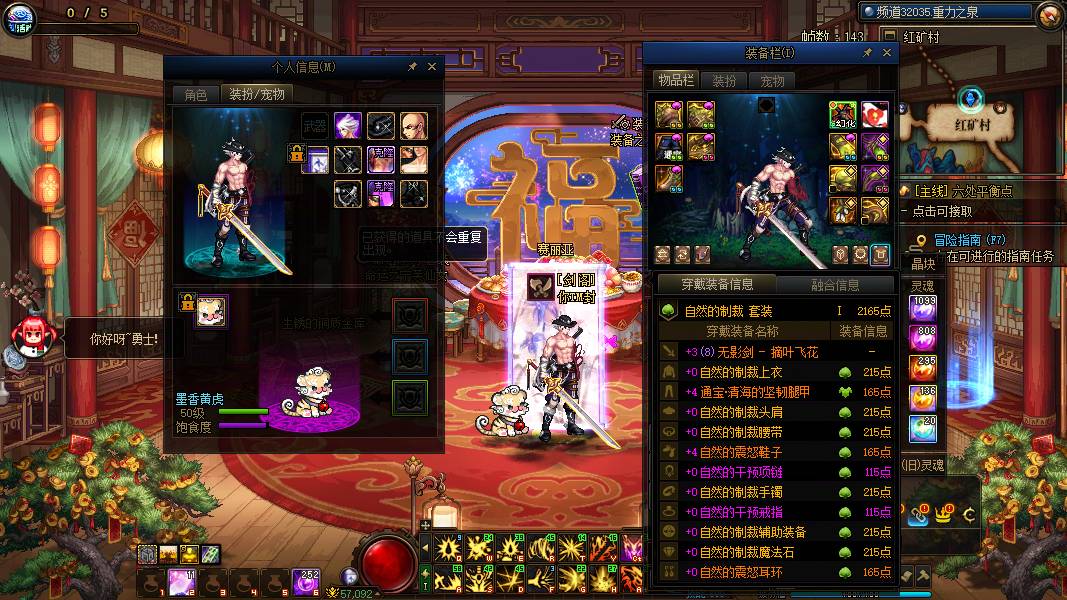This screenshot has height=600, width=1067.
Task: Select the 幻化 weapon slot in equipment panel
Action: 843,116
